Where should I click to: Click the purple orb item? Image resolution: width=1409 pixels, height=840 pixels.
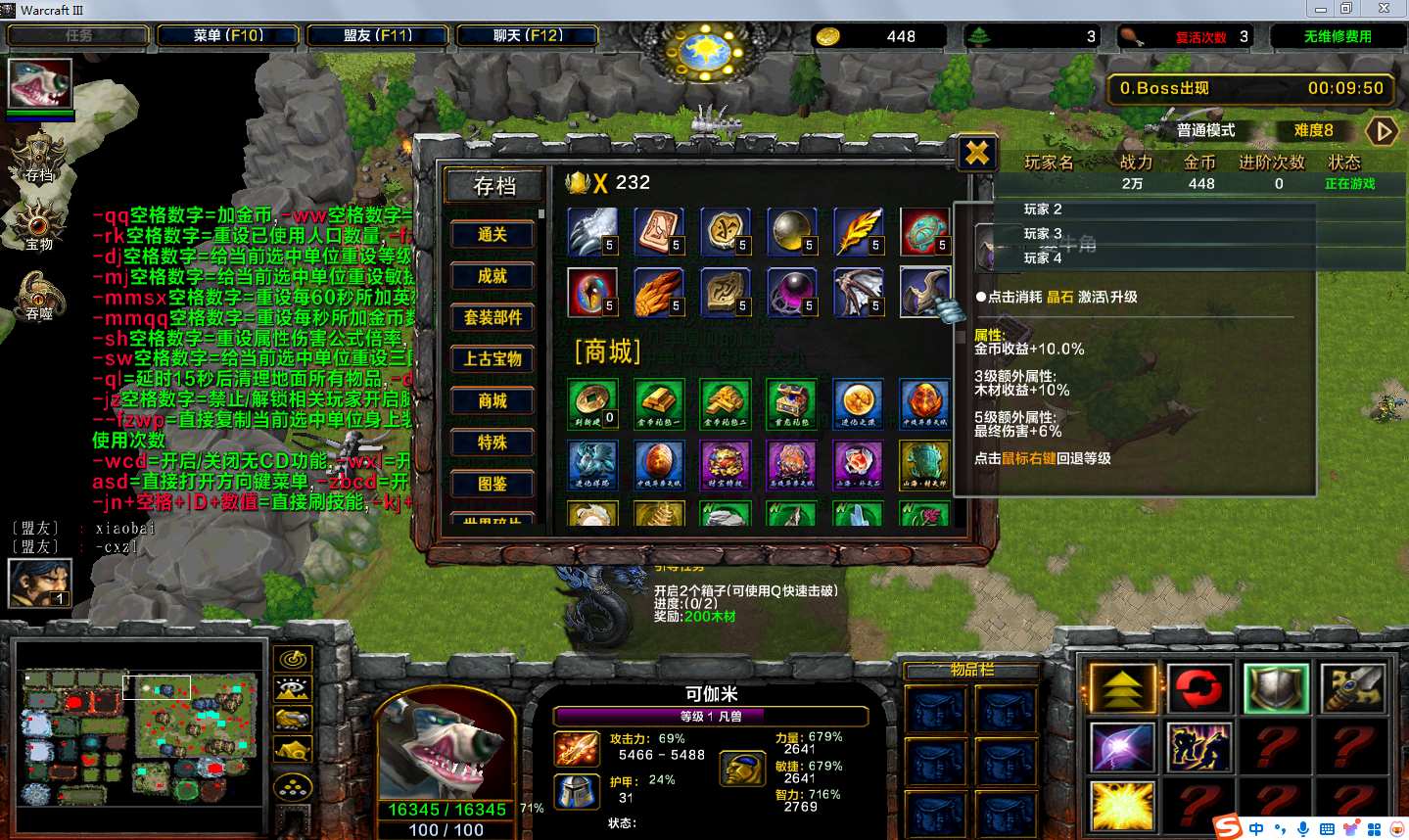coord(791,292)
